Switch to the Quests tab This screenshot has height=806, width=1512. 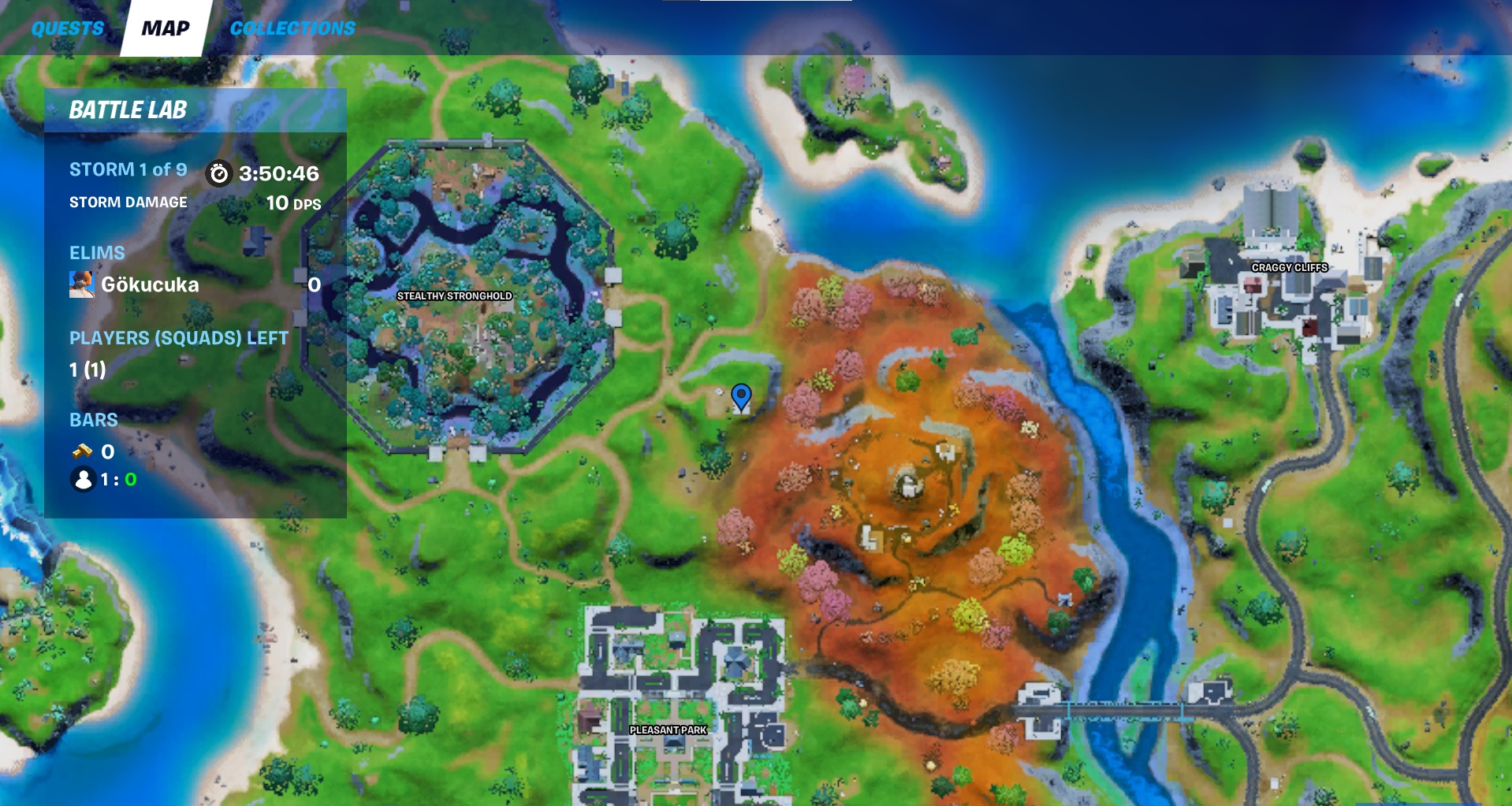tap(66, 28)
